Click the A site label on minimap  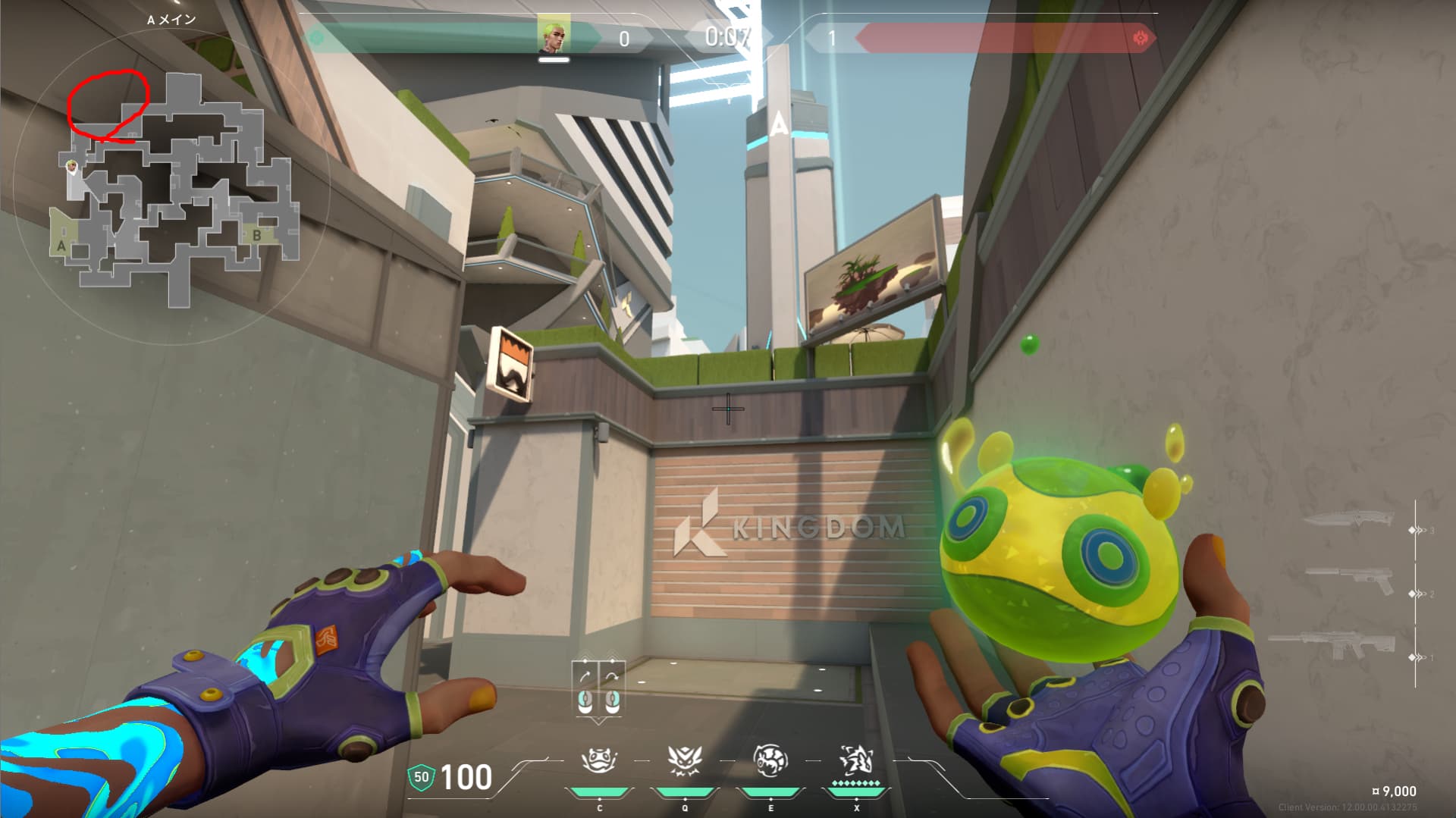[61, 246]
